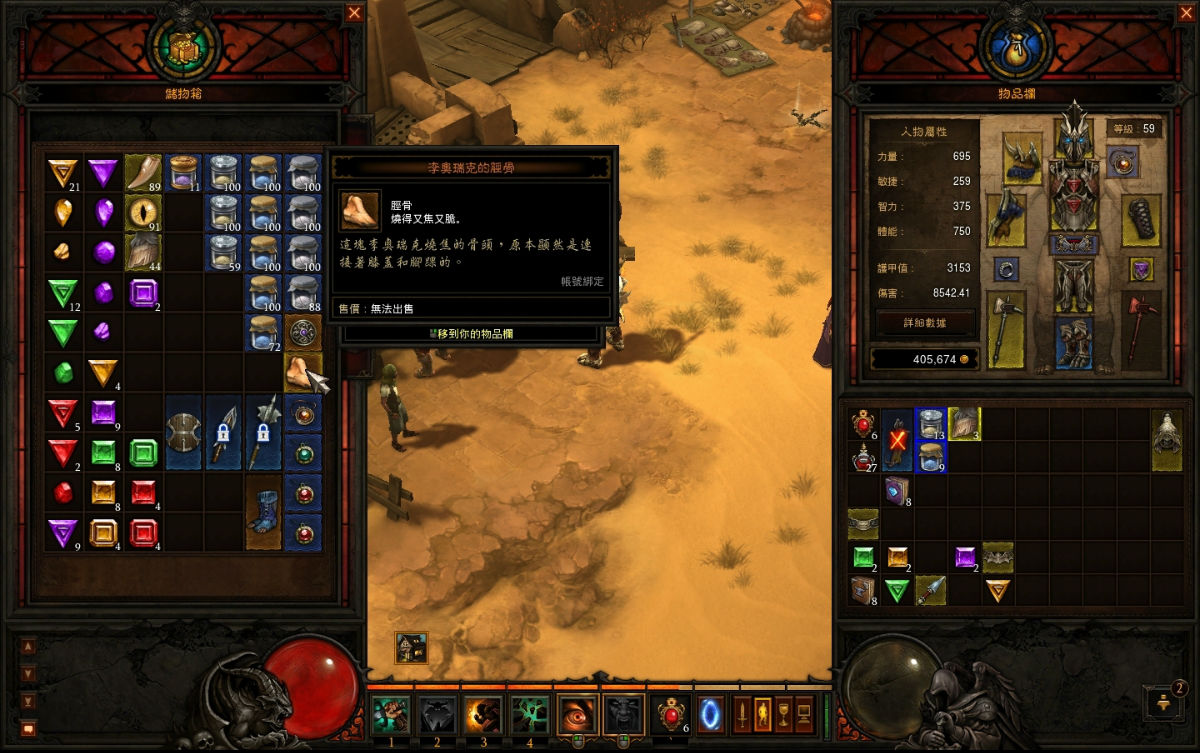Close the stash panel
Image resolution: width=1200 pixels, height=753 pixels.
pyautogui.click(x=354, y=13)
